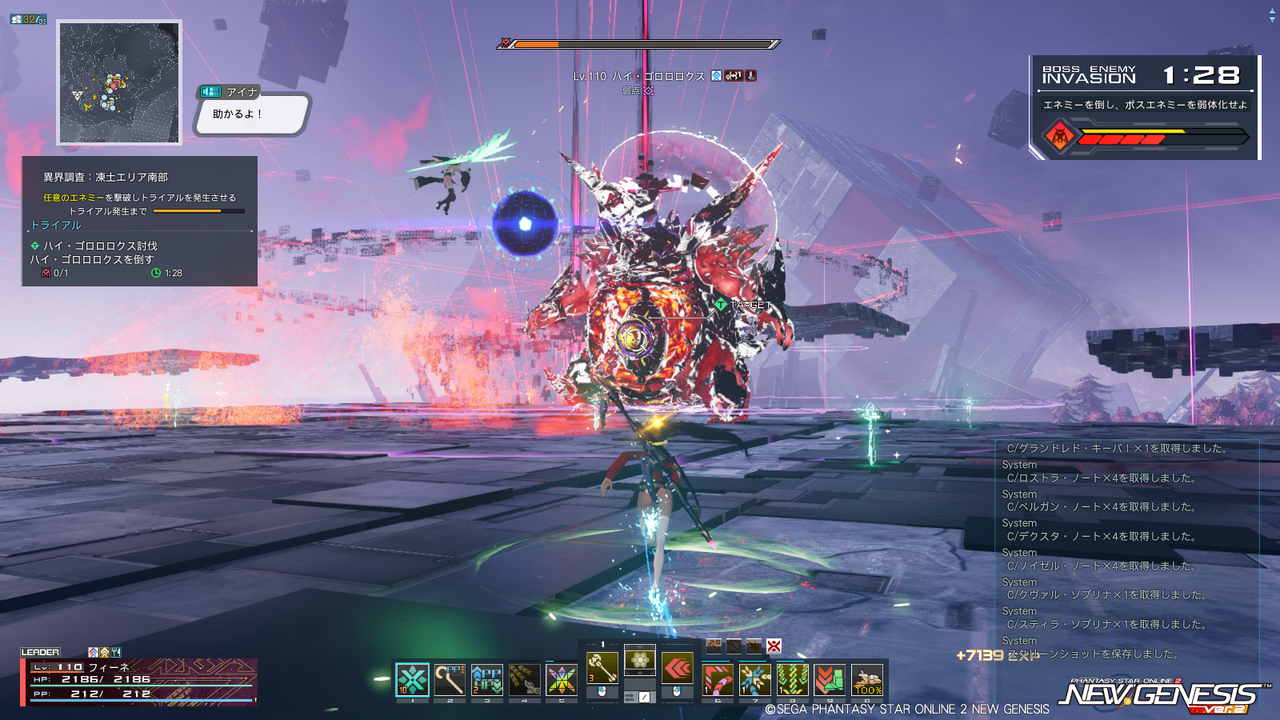1280x720 pixels.
Task: Activate the blue-white converging arrows skill
Action: [x=755, y=680]
